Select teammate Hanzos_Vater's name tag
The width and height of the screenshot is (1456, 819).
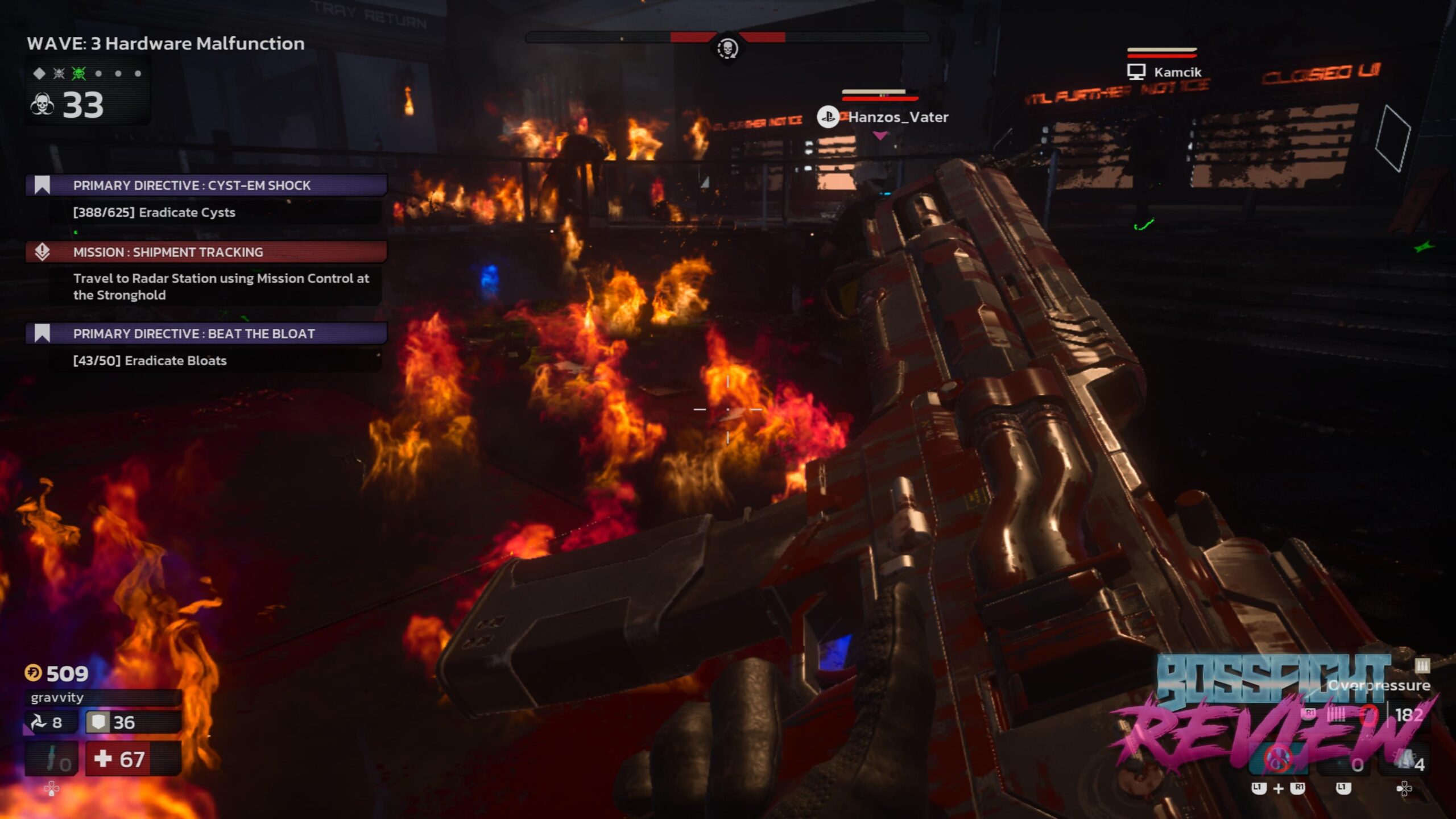[897, 117]
